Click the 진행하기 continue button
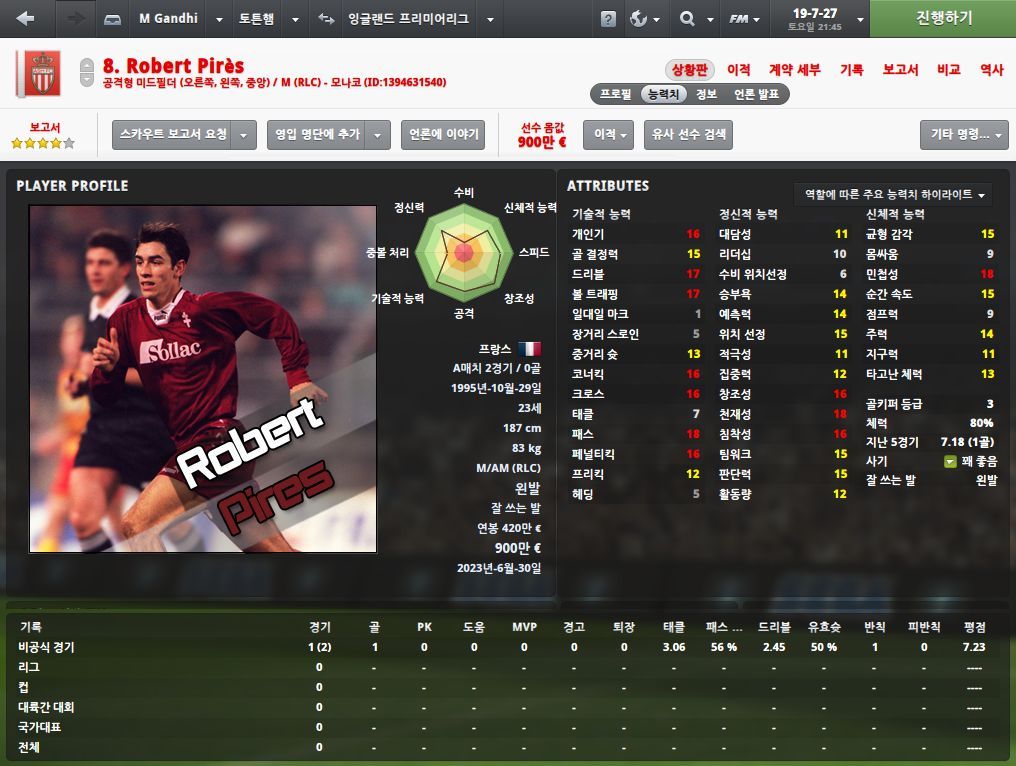 [x=943, y=19]
